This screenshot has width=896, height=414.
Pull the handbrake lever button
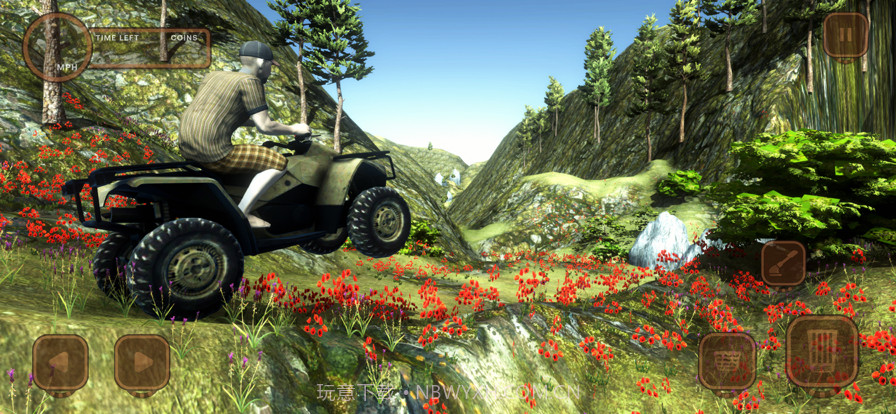click(783, 263)
